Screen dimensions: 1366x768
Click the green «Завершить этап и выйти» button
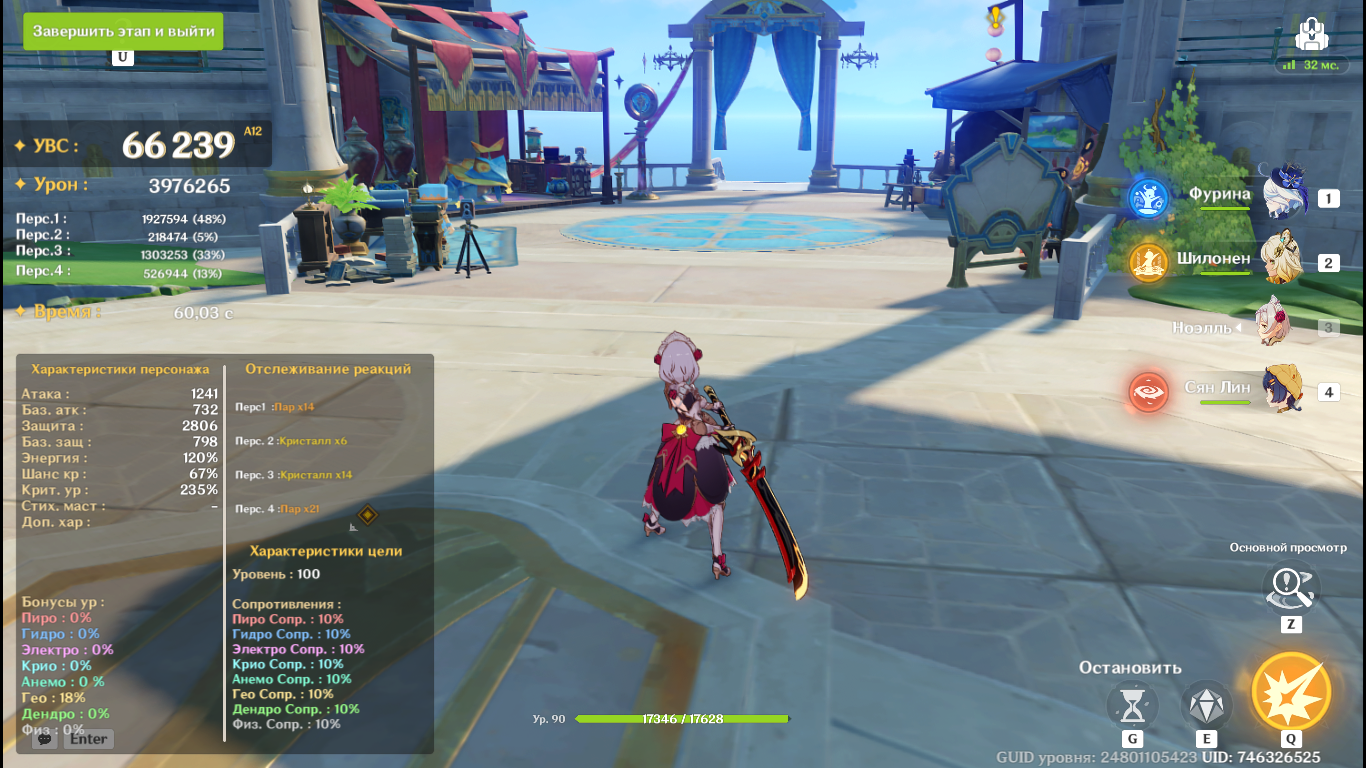pyautogui.click(x=123, y=31)
